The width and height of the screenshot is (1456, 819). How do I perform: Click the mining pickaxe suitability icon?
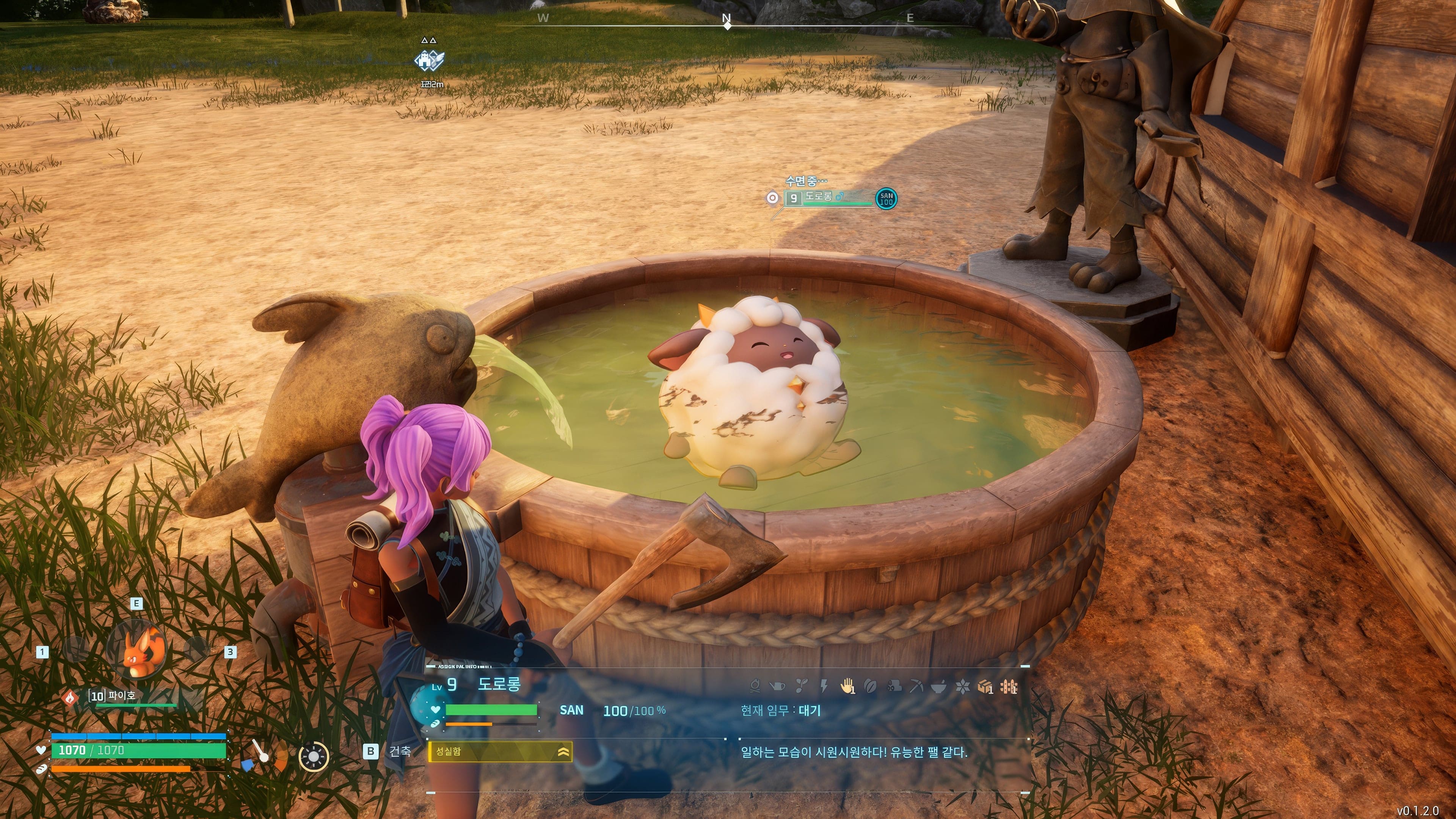(916, 687)
